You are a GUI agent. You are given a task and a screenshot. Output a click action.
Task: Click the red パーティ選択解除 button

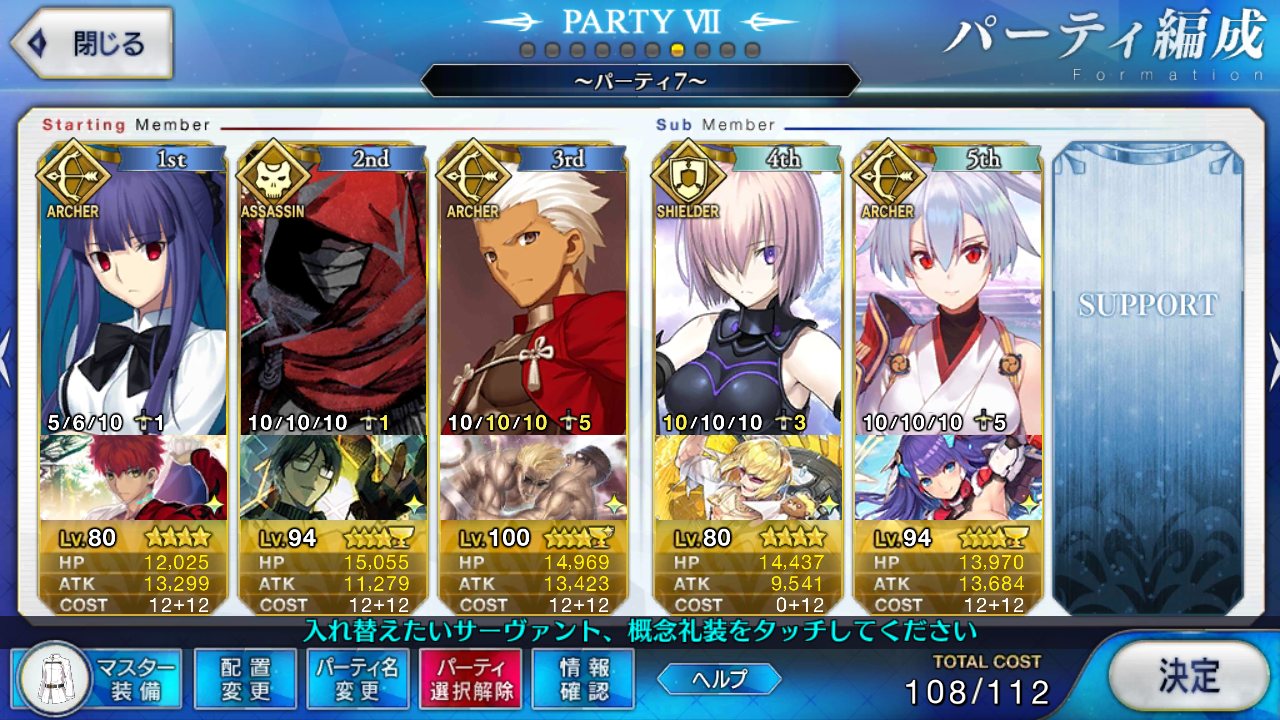[470, 678]
